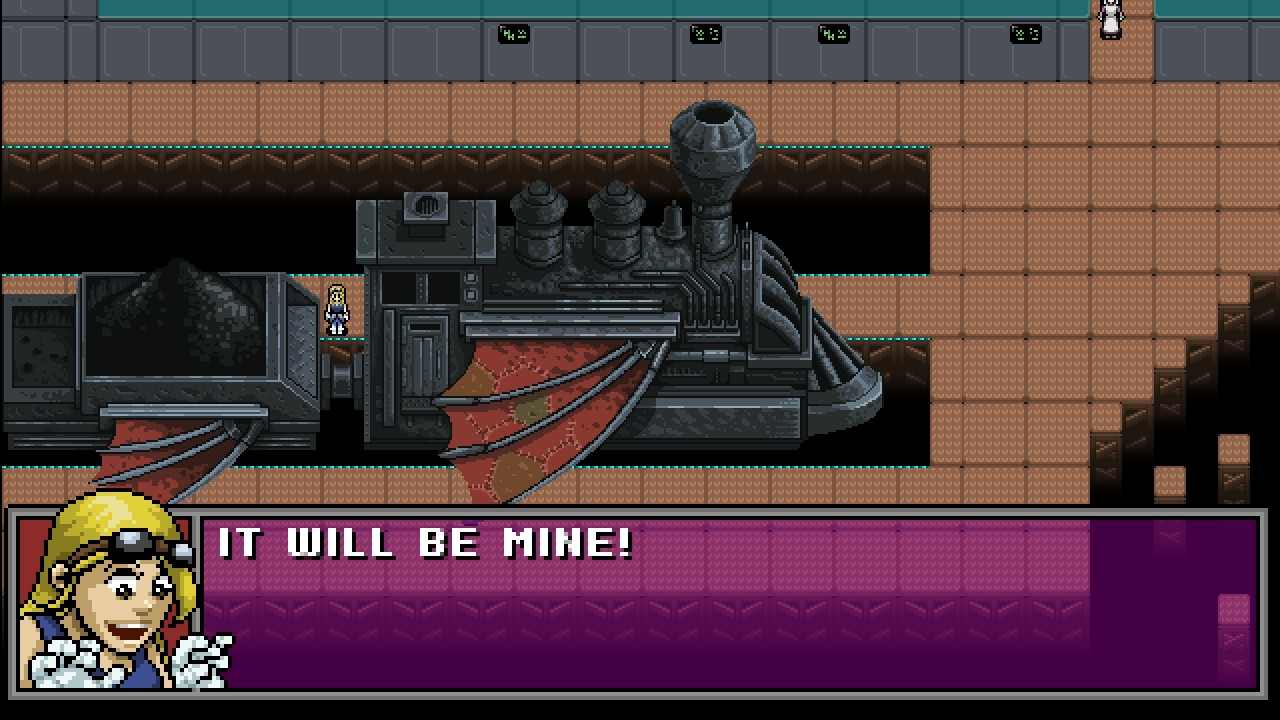Image resolution: width=1280 pixels, height=720 pixels.
Task: Click the locomotive's tall smokestack
Action: click(x=714, y=150)
